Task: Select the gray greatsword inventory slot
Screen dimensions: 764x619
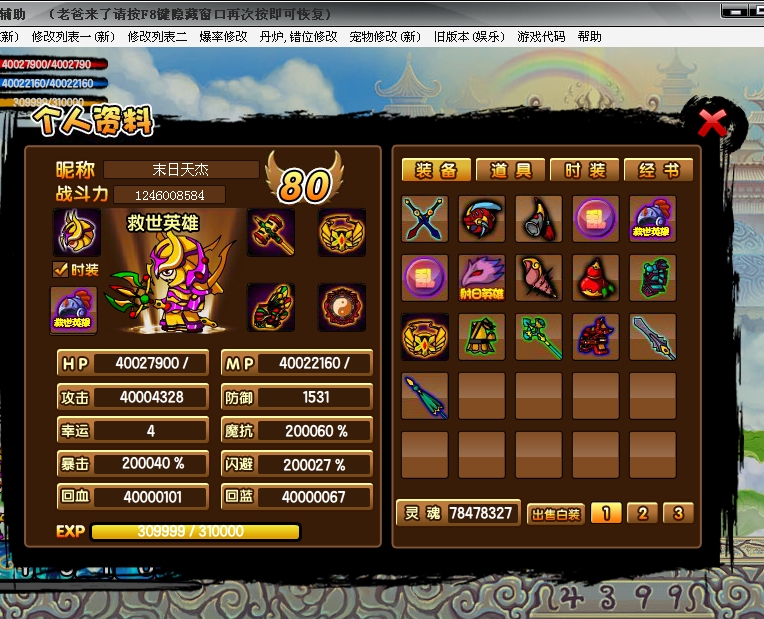Action: tap(653, 337)
